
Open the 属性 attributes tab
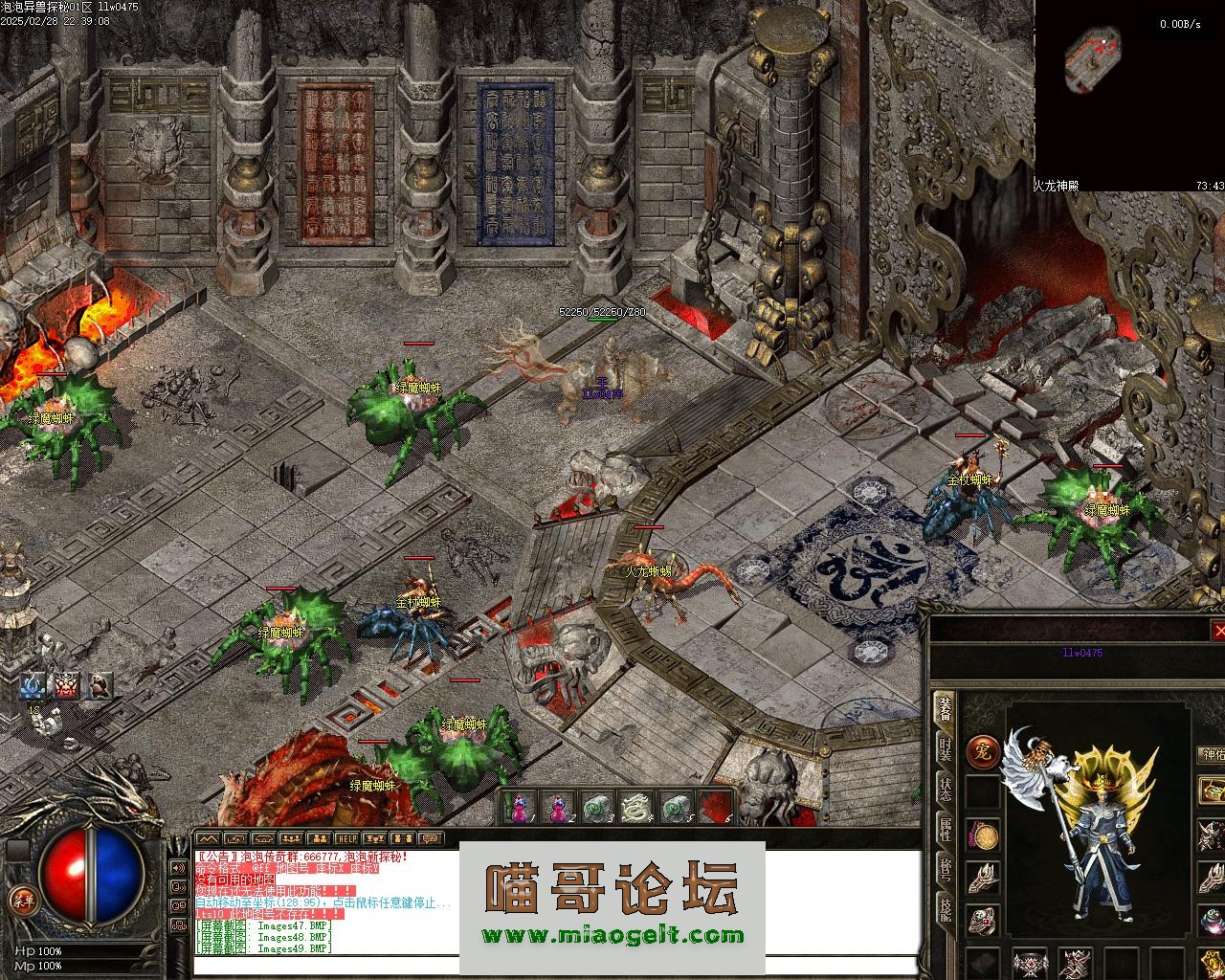pyautogui.click(x=945, y=830)
